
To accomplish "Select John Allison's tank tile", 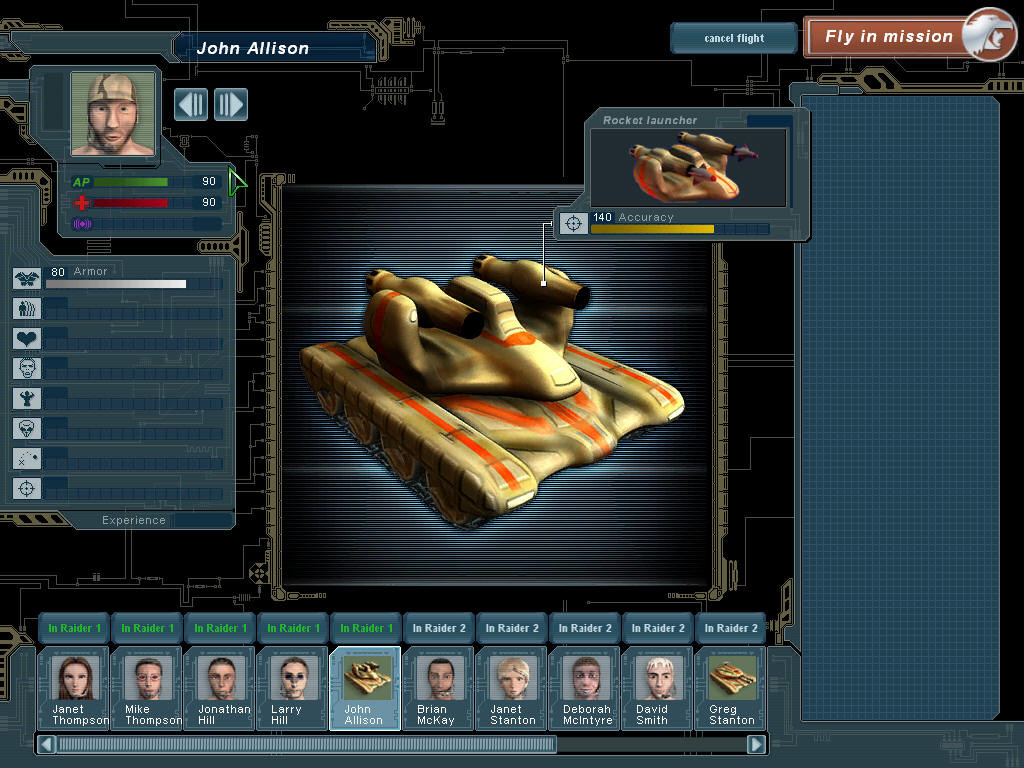I will pyautogui.click(x=365, y=687).
